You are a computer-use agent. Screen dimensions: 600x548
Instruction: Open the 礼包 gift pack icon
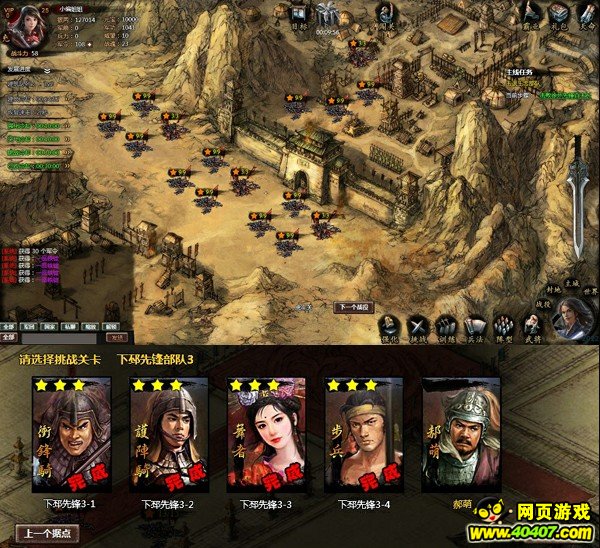[559, 14]
